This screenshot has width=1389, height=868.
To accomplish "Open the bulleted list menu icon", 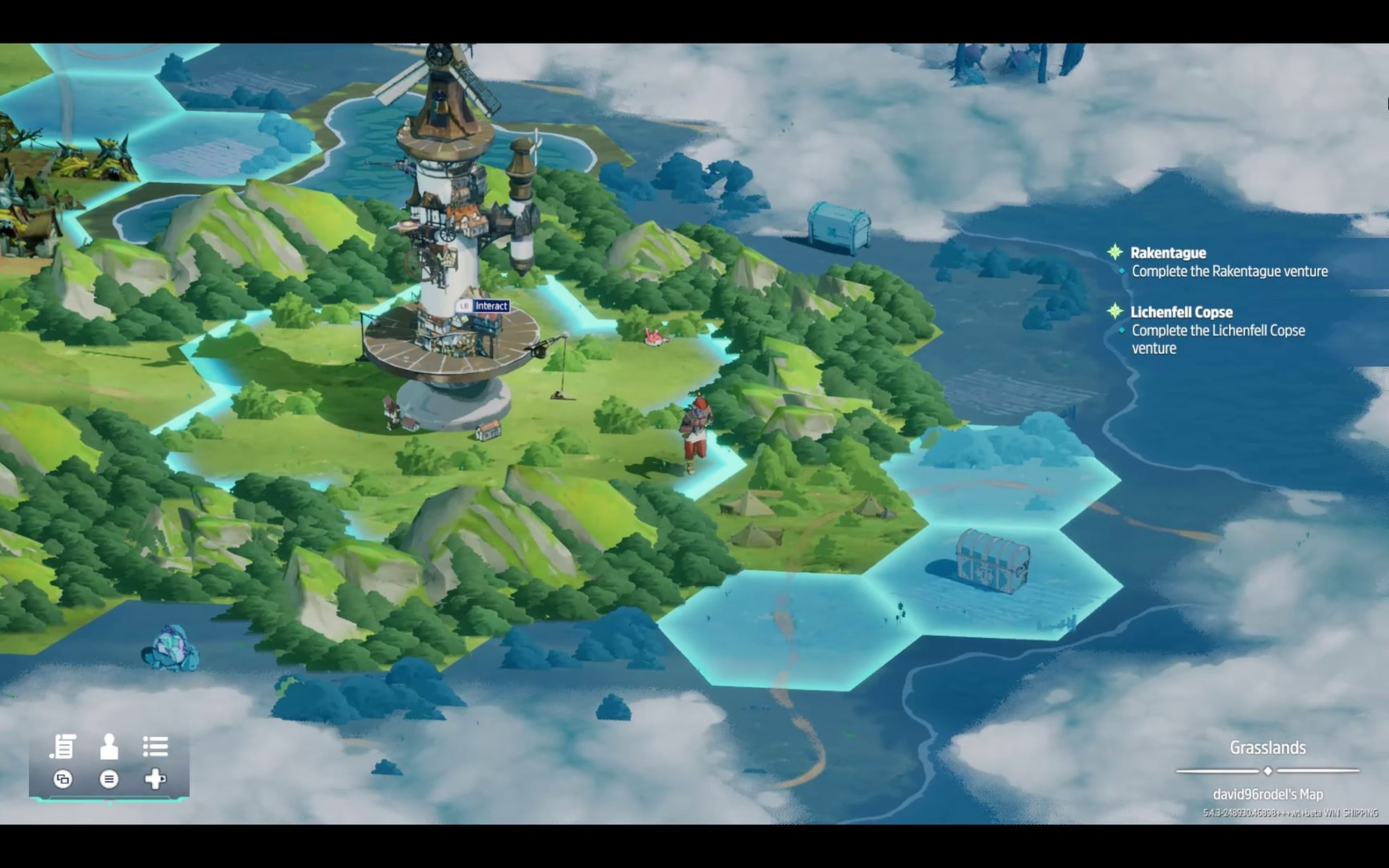I will click(x=155, y=746).
